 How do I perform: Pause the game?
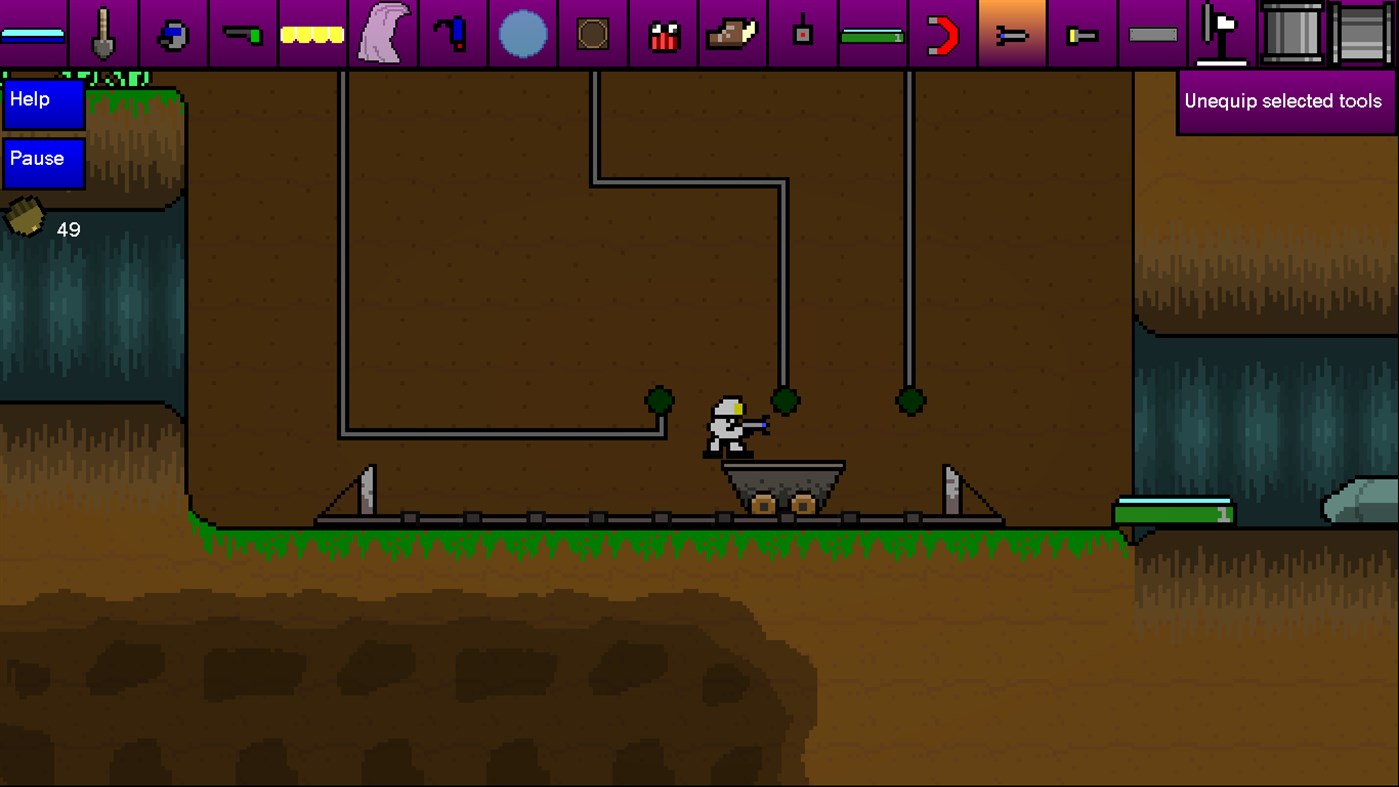tap(41, 163)
